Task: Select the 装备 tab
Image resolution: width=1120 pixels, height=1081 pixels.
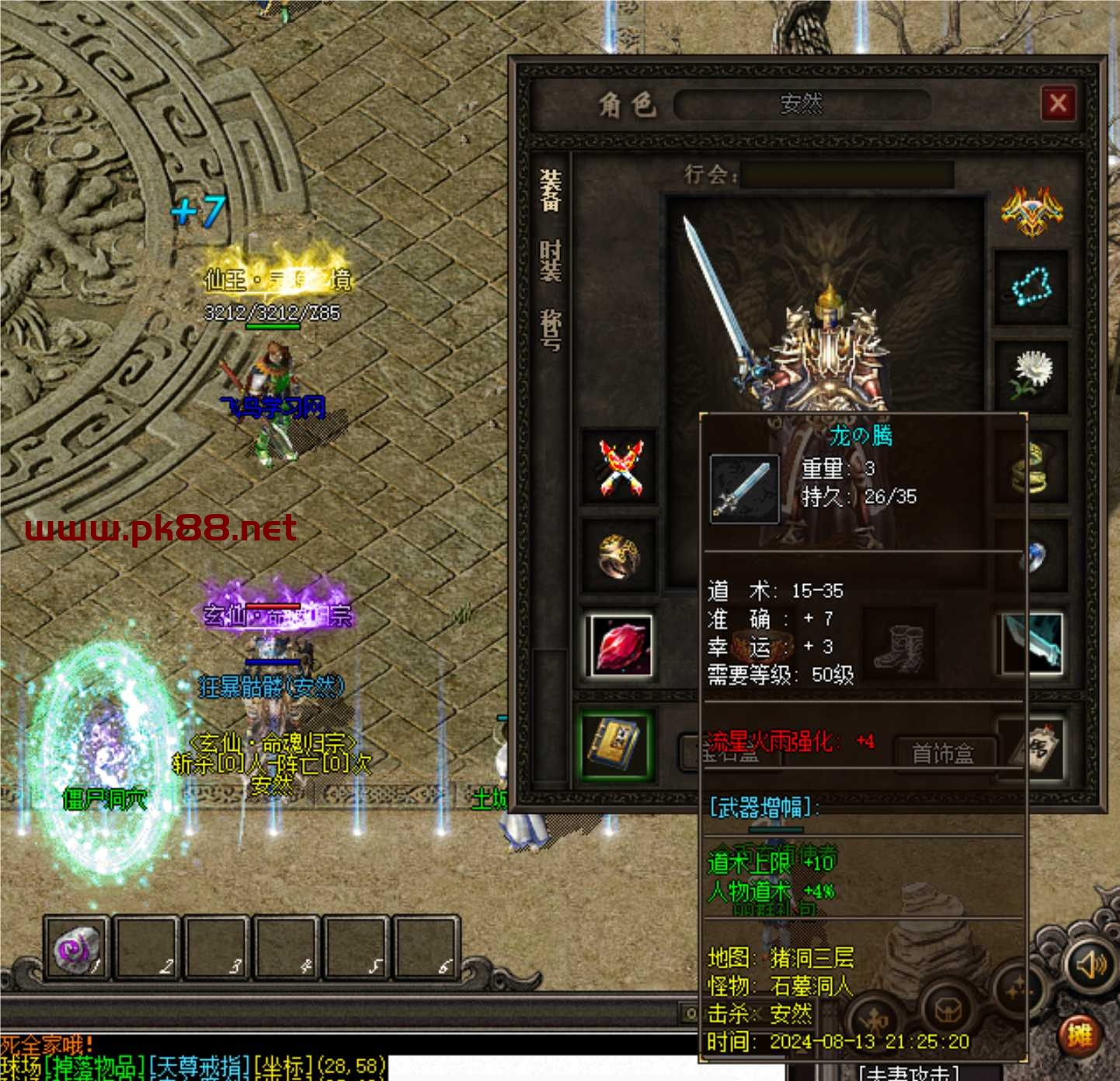Action: click(x=551, y=191)
